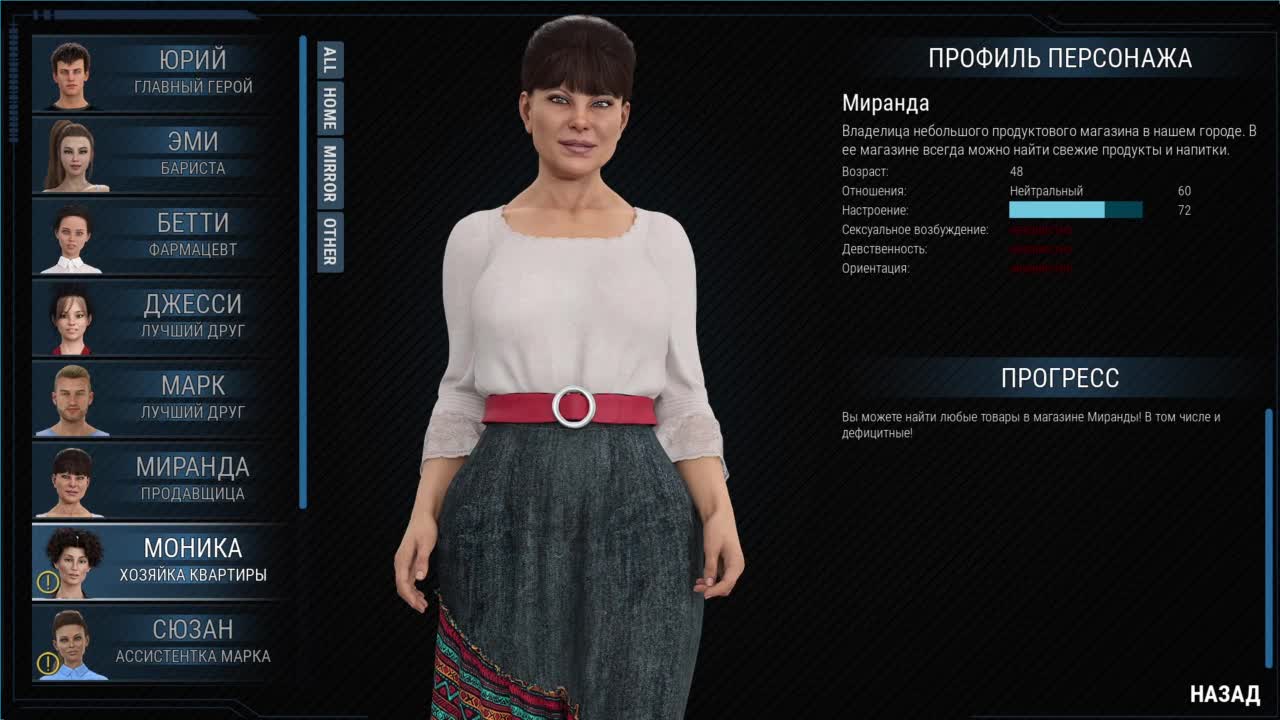This screenshot has width=1280, height=720.
Task: Open Сюзан, Mark's assistant, profile
Action: [160, 642]
